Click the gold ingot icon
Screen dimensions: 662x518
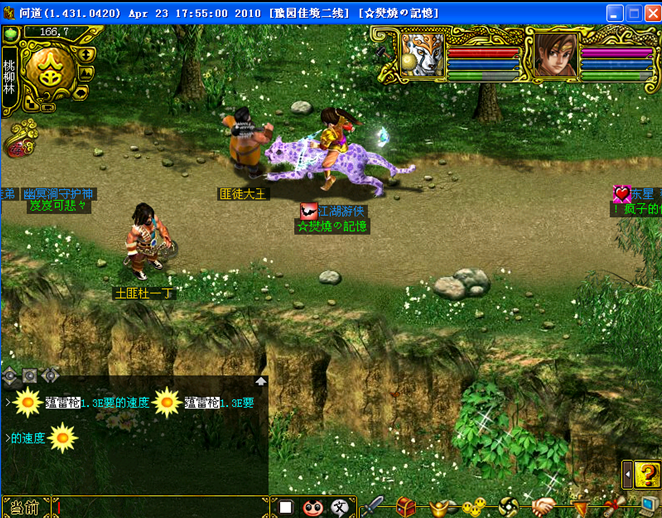click(x=440, y=507)
